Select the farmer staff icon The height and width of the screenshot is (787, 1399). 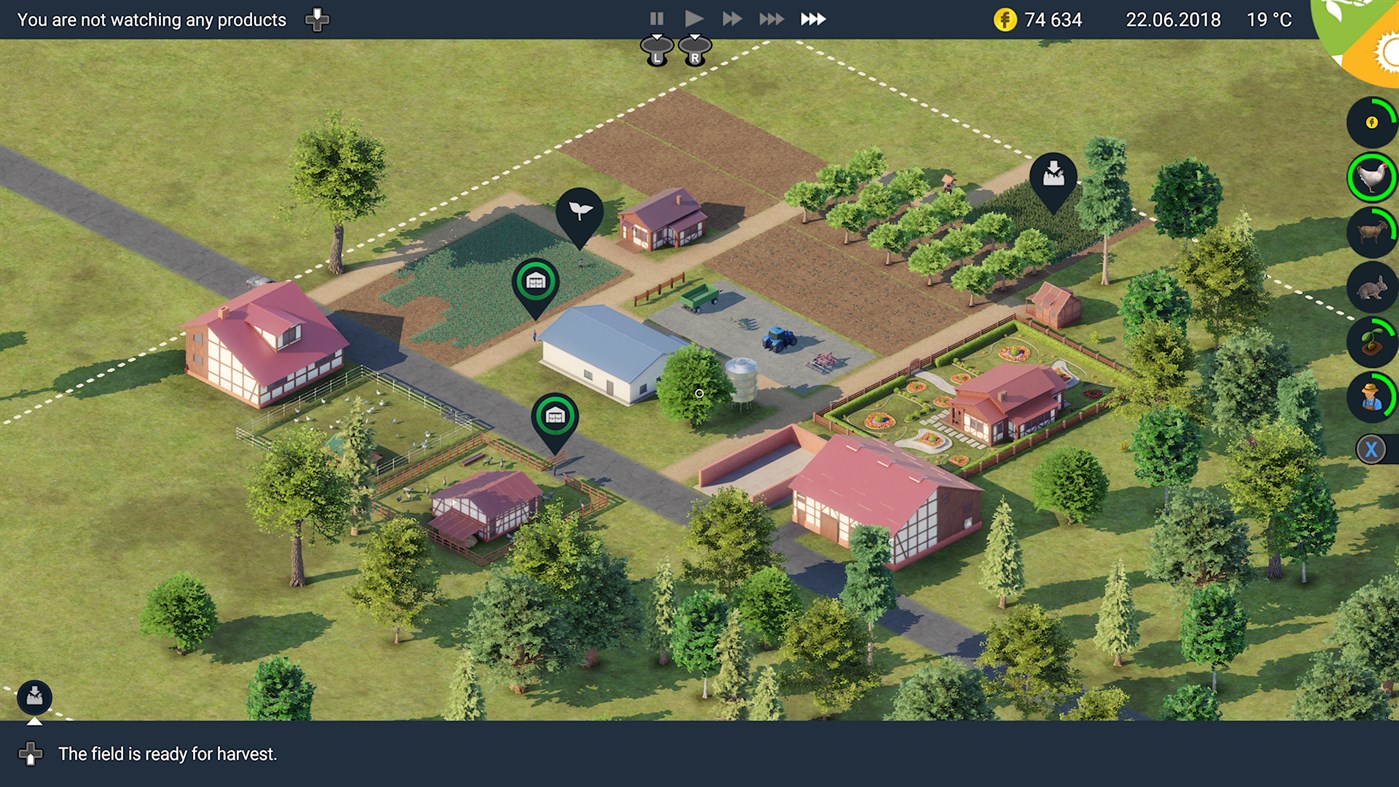(1371, 396)
